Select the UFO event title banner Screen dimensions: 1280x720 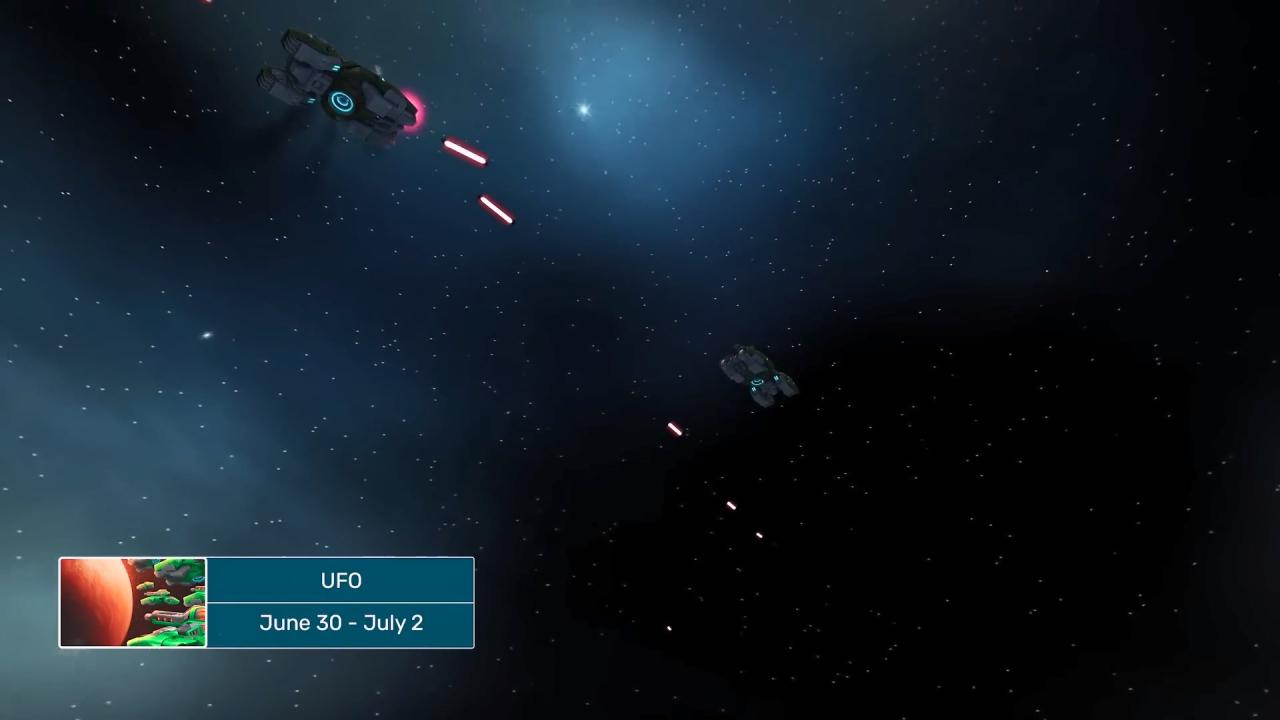340,580
